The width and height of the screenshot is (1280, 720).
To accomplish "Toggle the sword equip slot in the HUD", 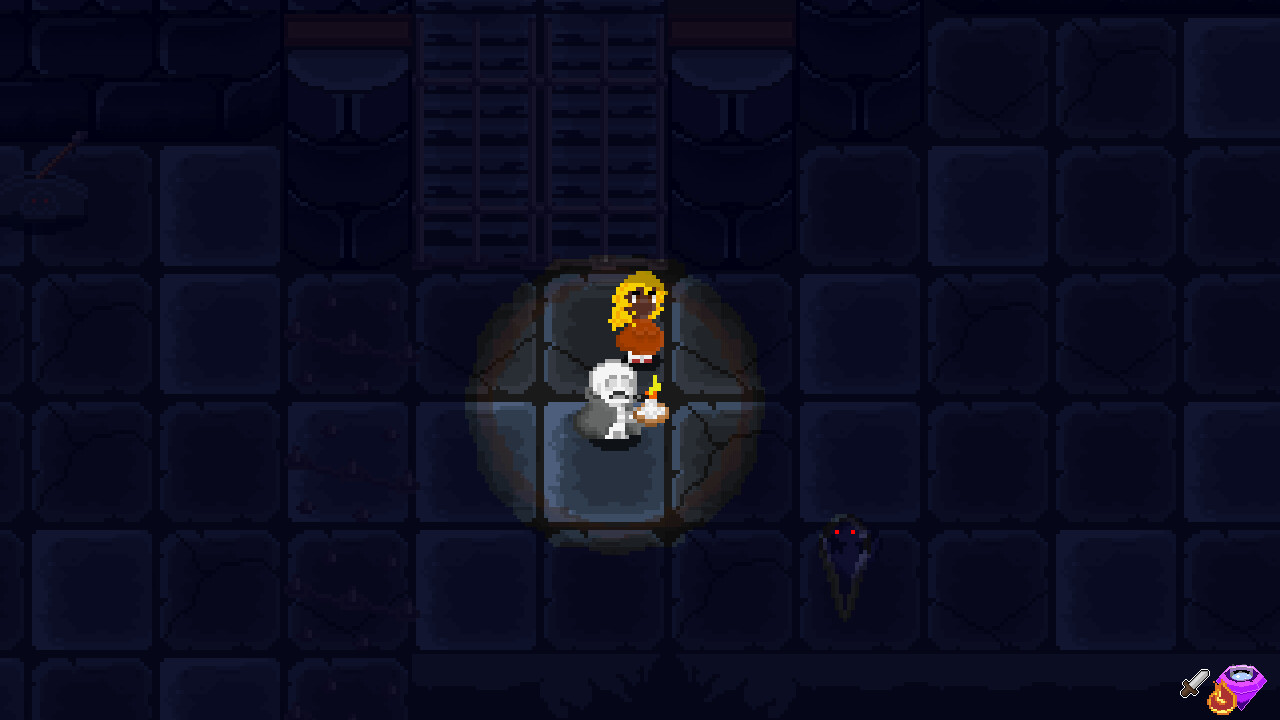I will click(x=1194, y=682).
